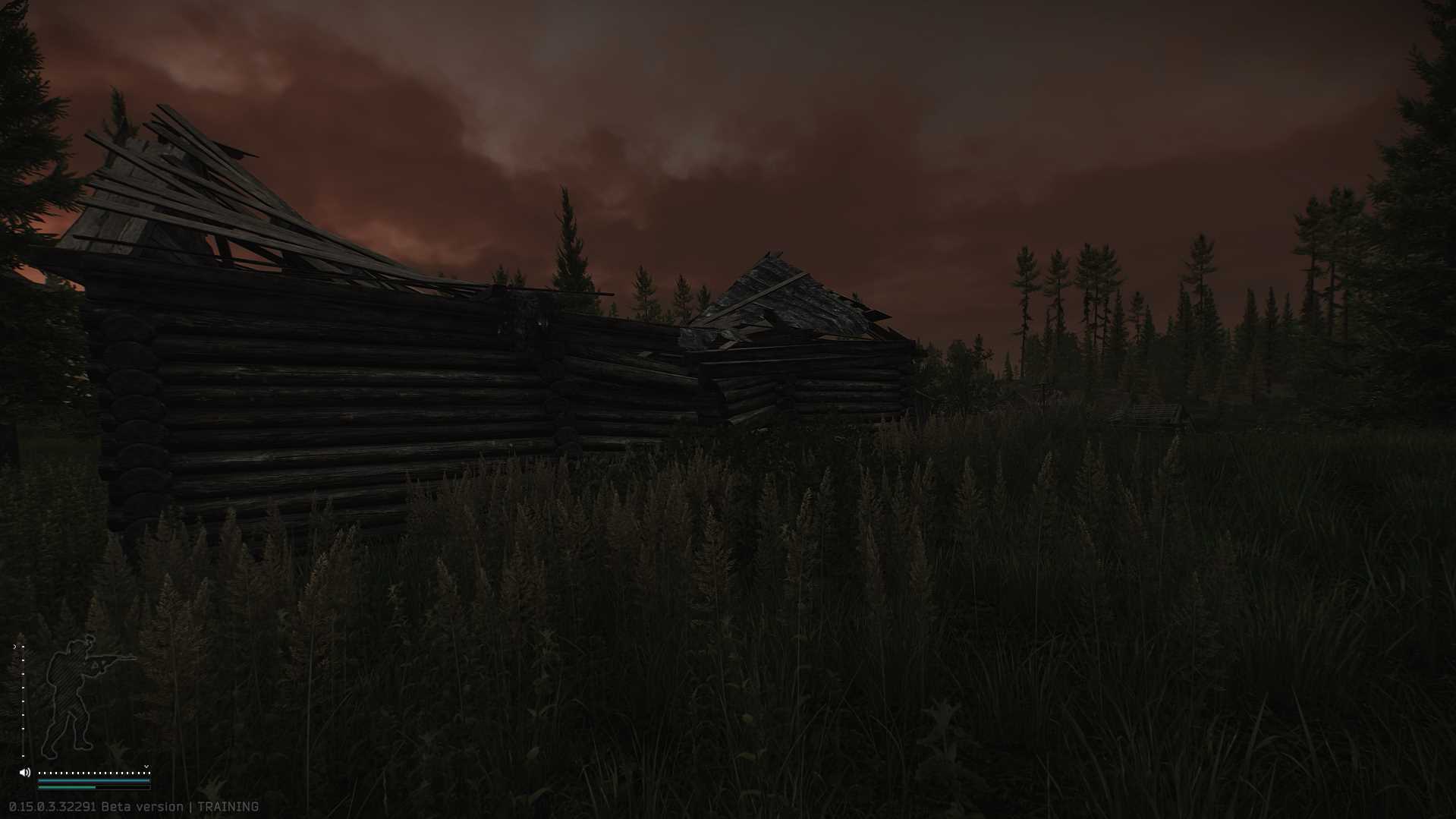Viewport: 1456px width, 819px height.
Task: Click the lowest tick on the vertical stance scale
Action: pos(23,756)
